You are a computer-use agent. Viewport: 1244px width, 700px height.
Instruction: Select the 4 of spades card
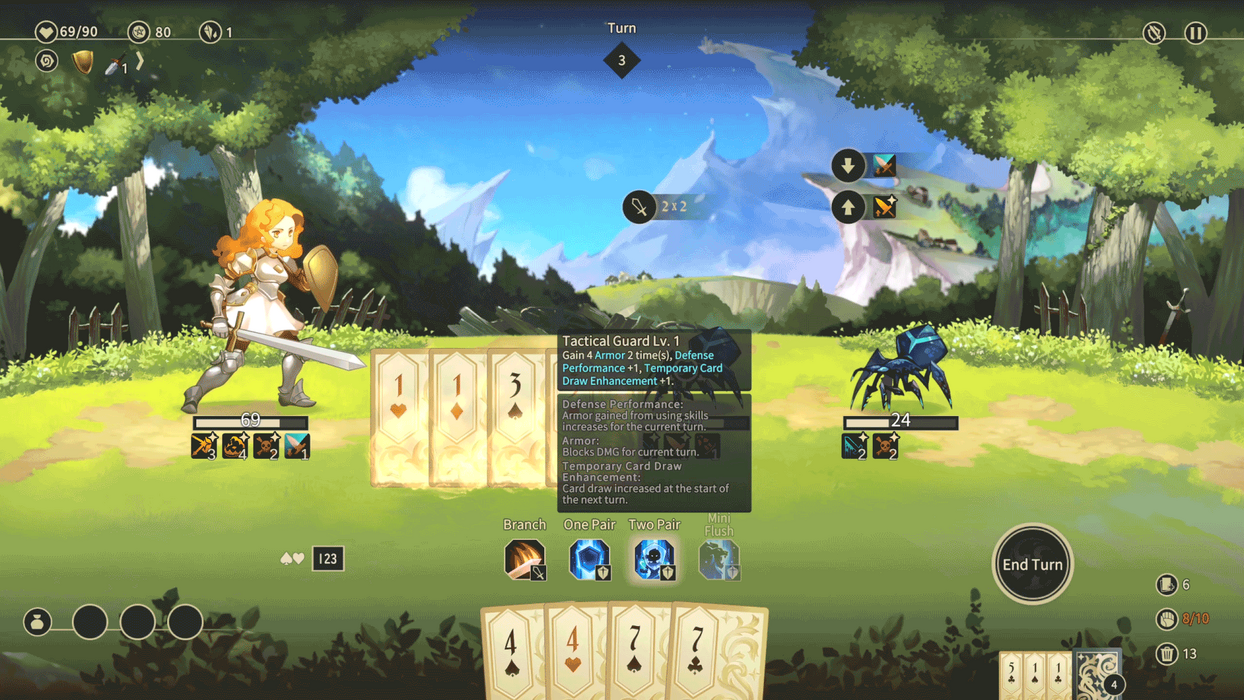[x=512, y=654]
